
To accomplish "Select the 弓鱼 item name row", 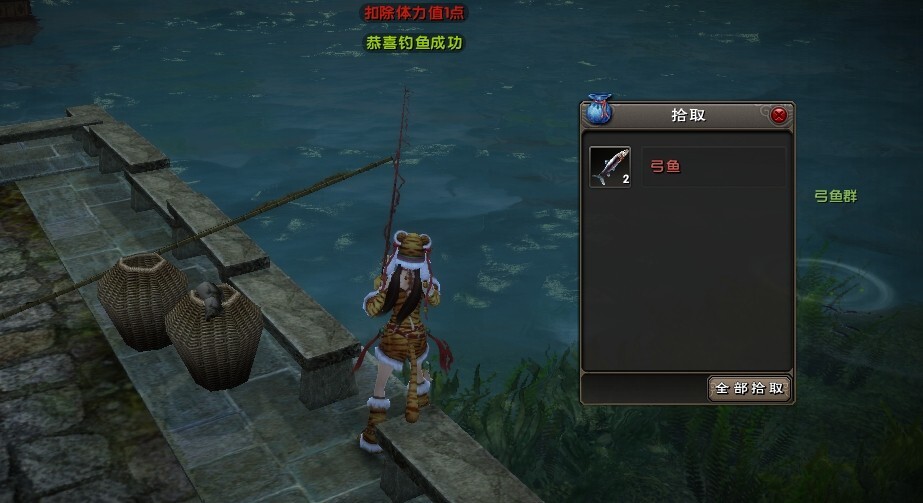I will click(x=713, y=167).
